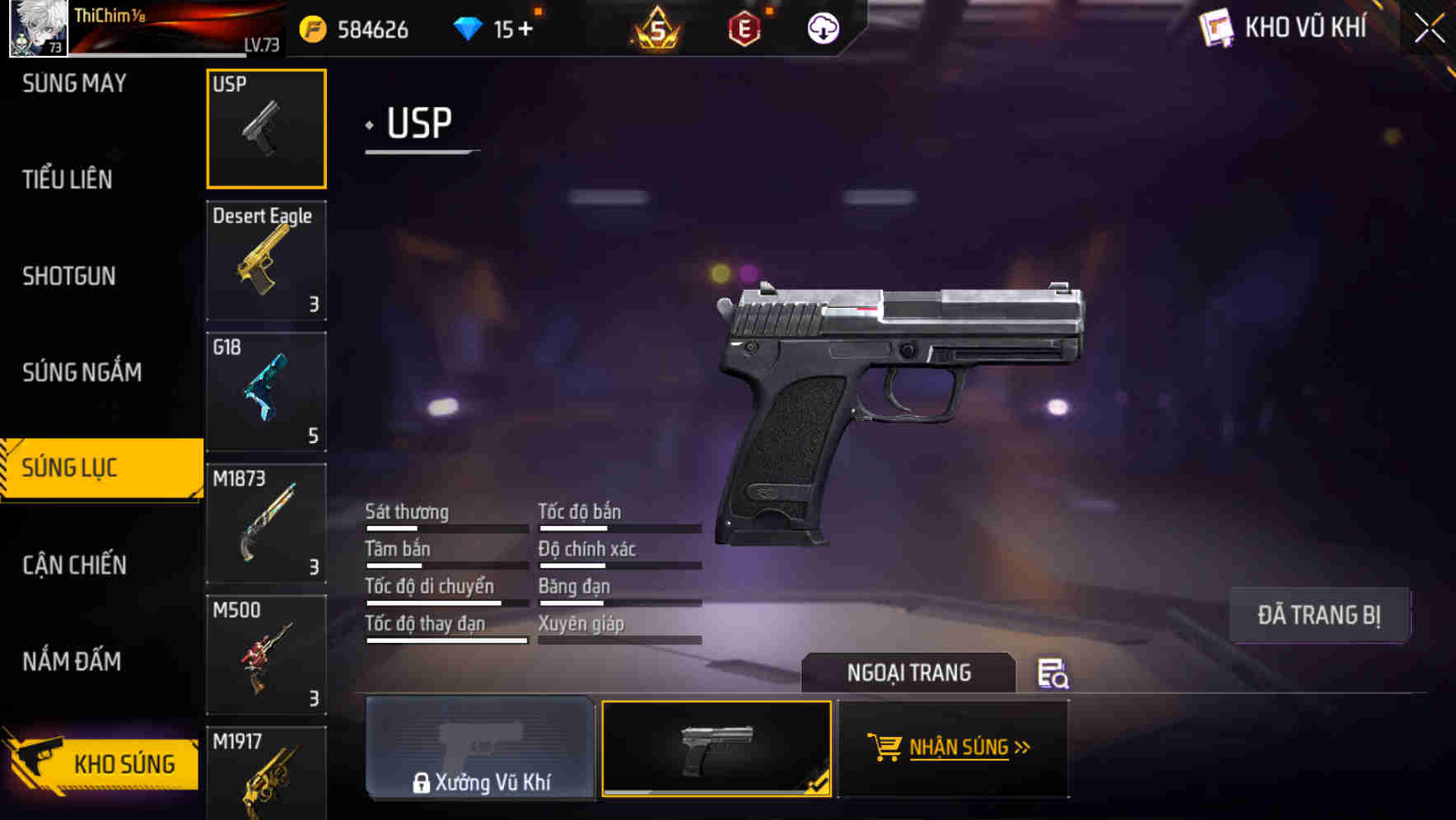Select the equipped USP skin at bottom
1456x820 pixels.
pyautogui.click(x=716, y=748)
